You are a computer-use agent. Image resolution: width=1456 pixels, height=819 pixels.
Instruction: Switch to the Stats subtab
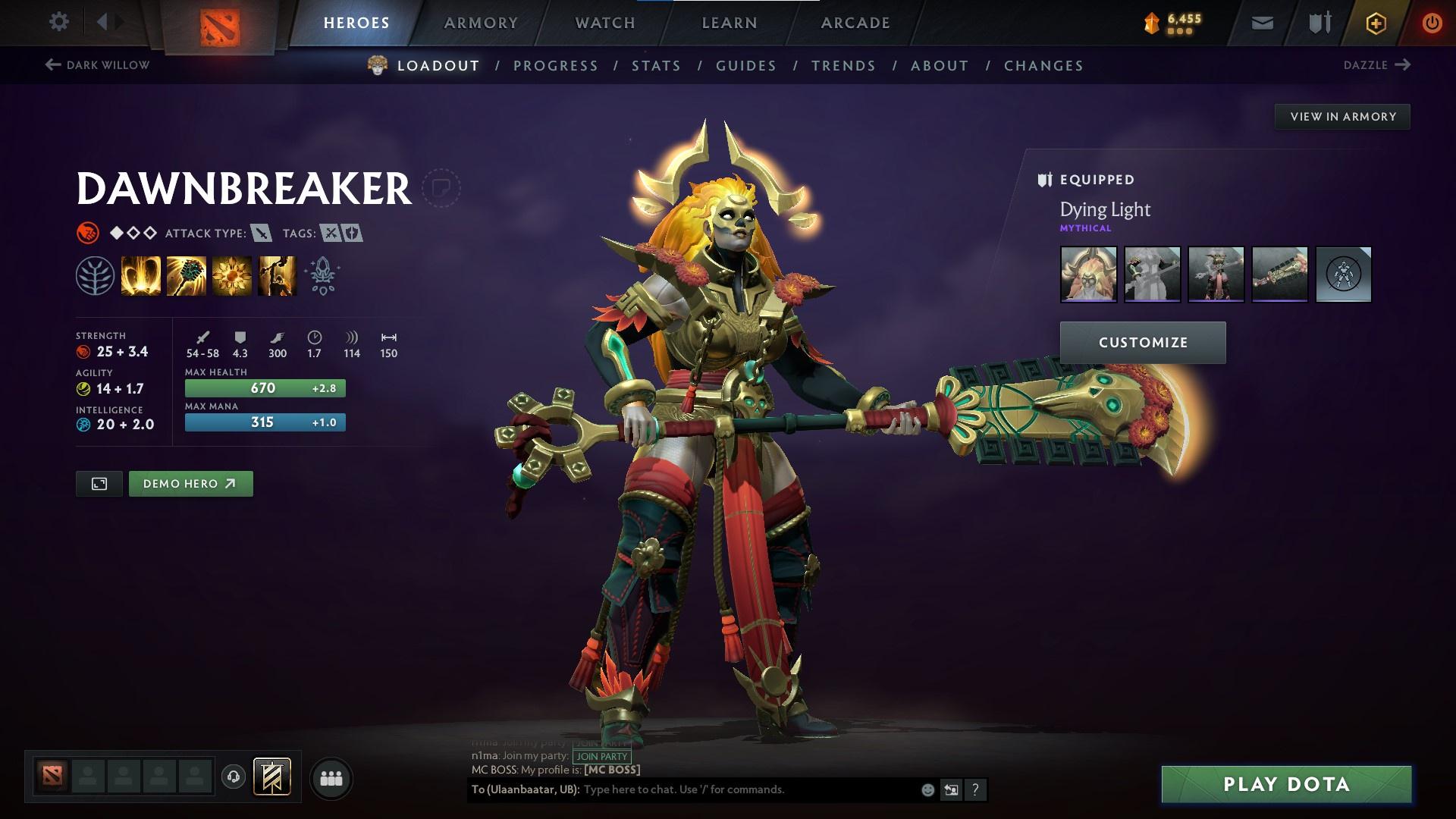tap(657, 66)
